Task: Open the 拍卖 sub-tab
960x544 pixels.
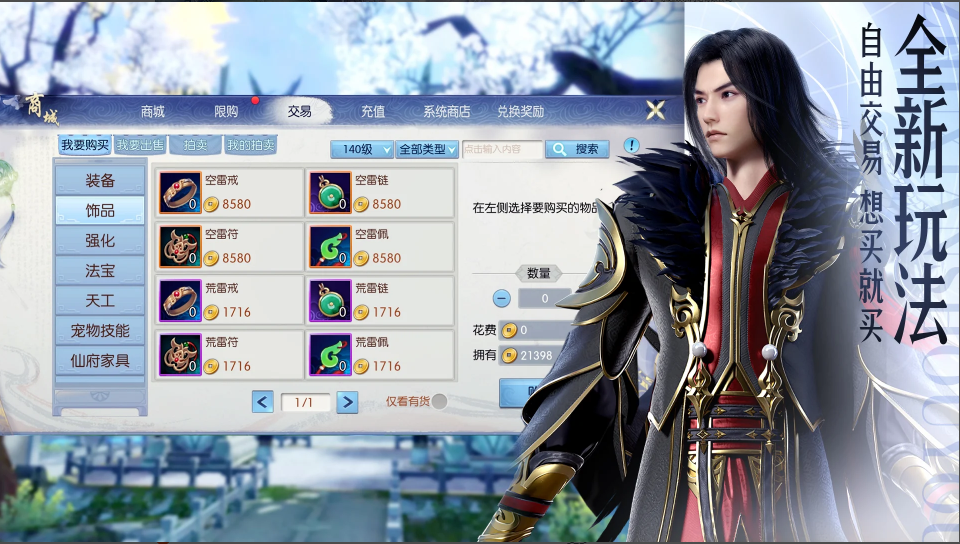Action: [x=195, y=145]
